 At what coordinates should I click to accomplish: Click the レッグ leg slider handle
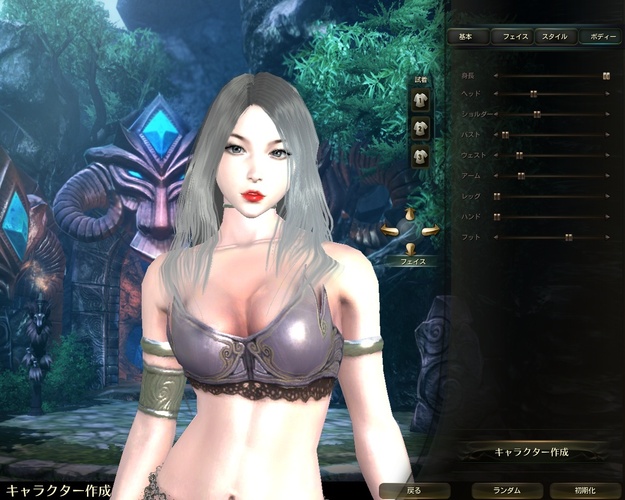pos(497,196)
